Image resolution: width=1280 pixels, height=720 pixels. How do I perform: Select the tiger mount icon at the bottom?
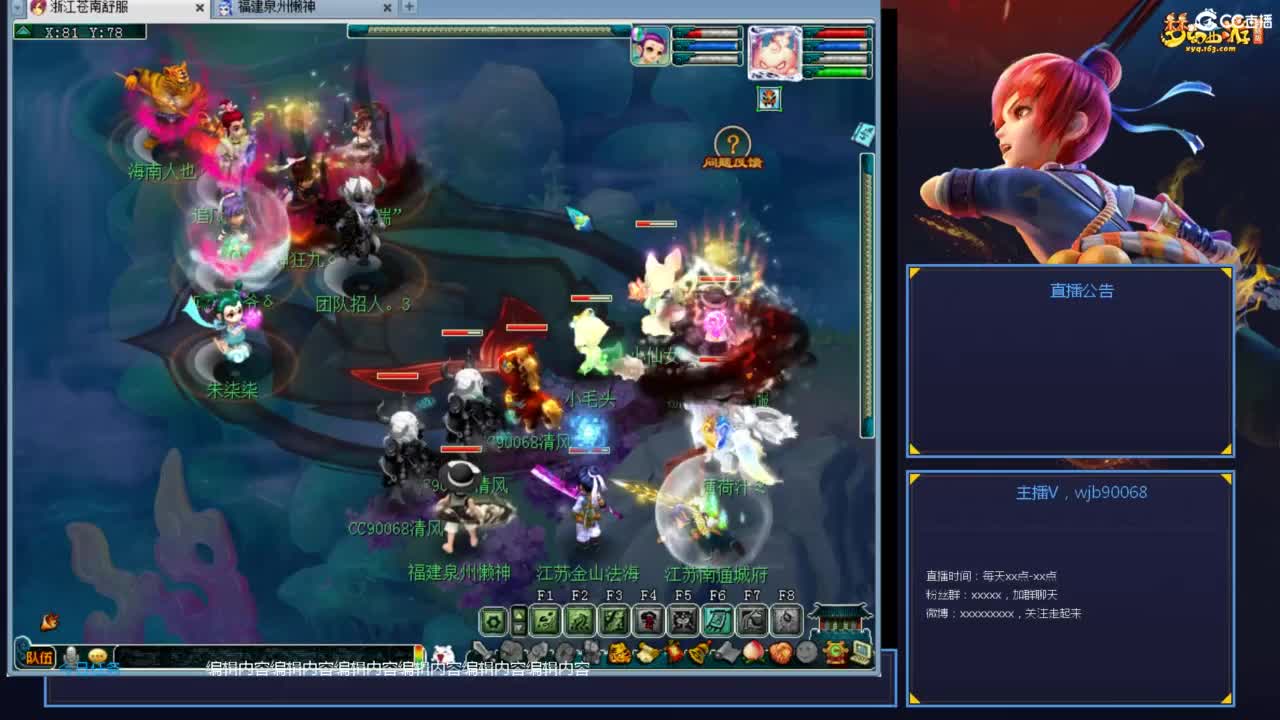coord(619,652)
